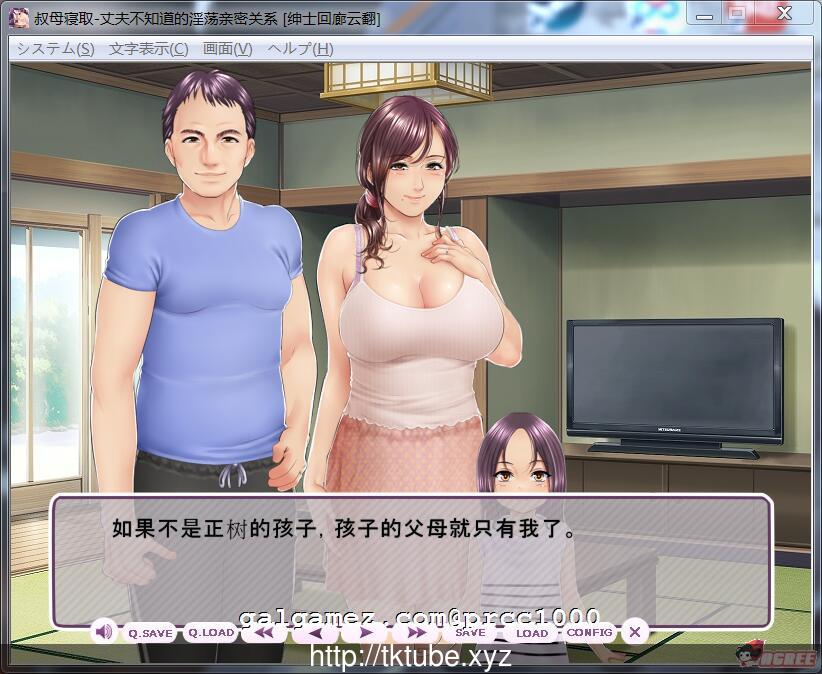Screen dimensions: 822x674
Task: Open the ヘルプ(H) menu
Action: click(300, 49)
